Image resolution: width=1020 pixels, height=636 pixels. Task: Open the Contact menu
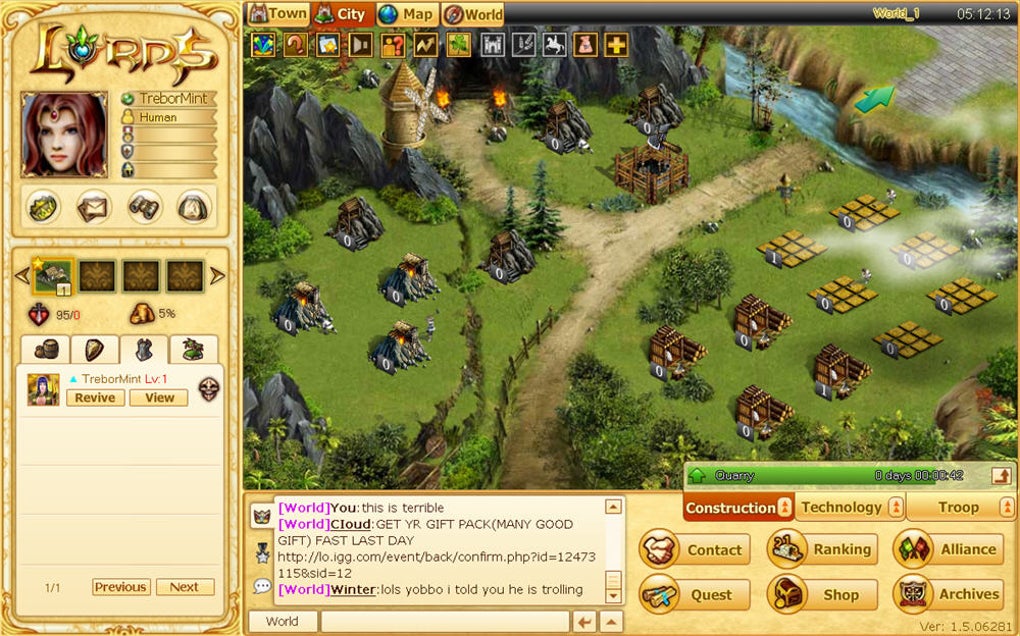click(x=695, y=549)
